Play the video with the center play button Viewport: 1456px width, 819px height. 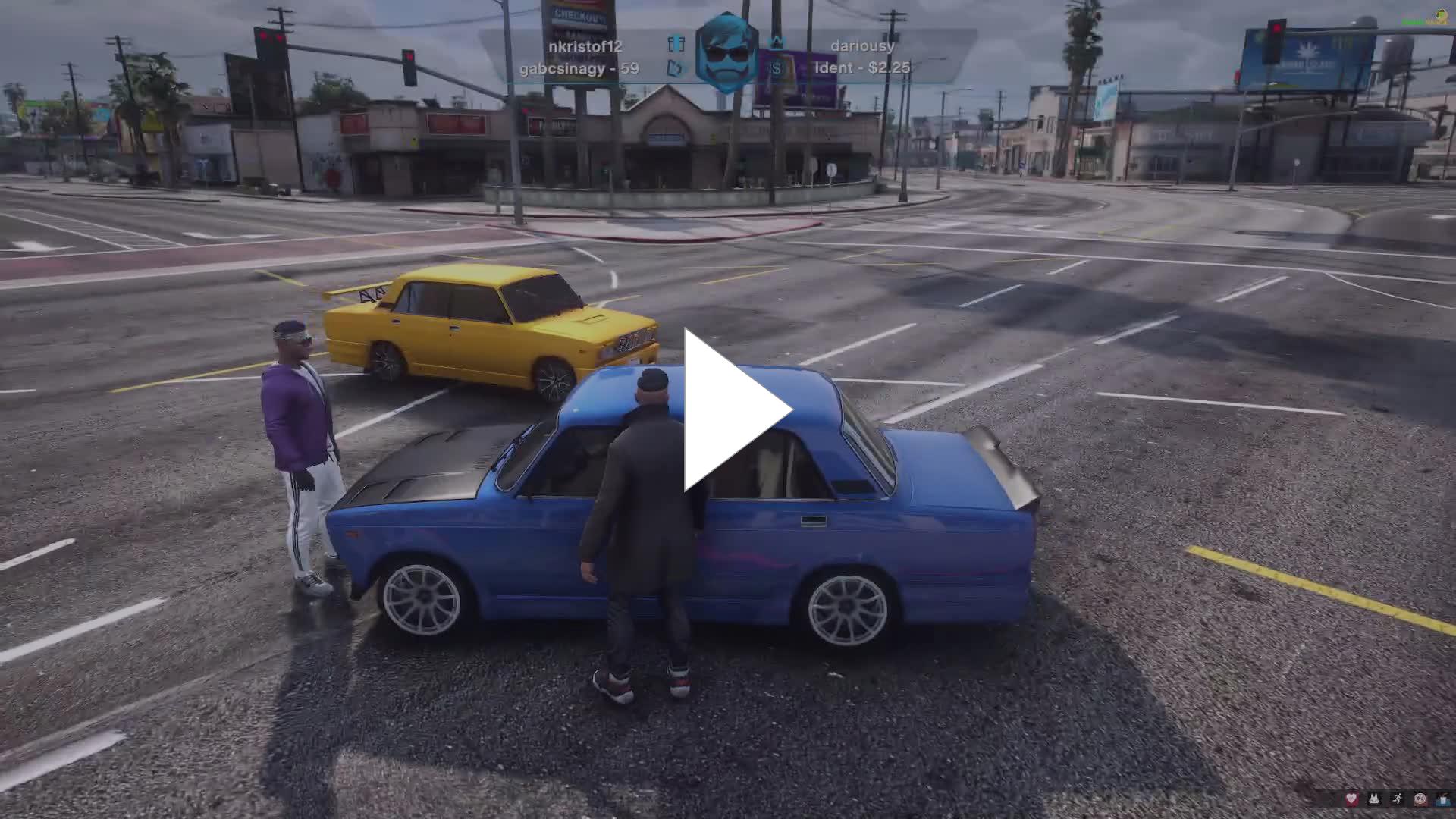(x=733, y=410)
